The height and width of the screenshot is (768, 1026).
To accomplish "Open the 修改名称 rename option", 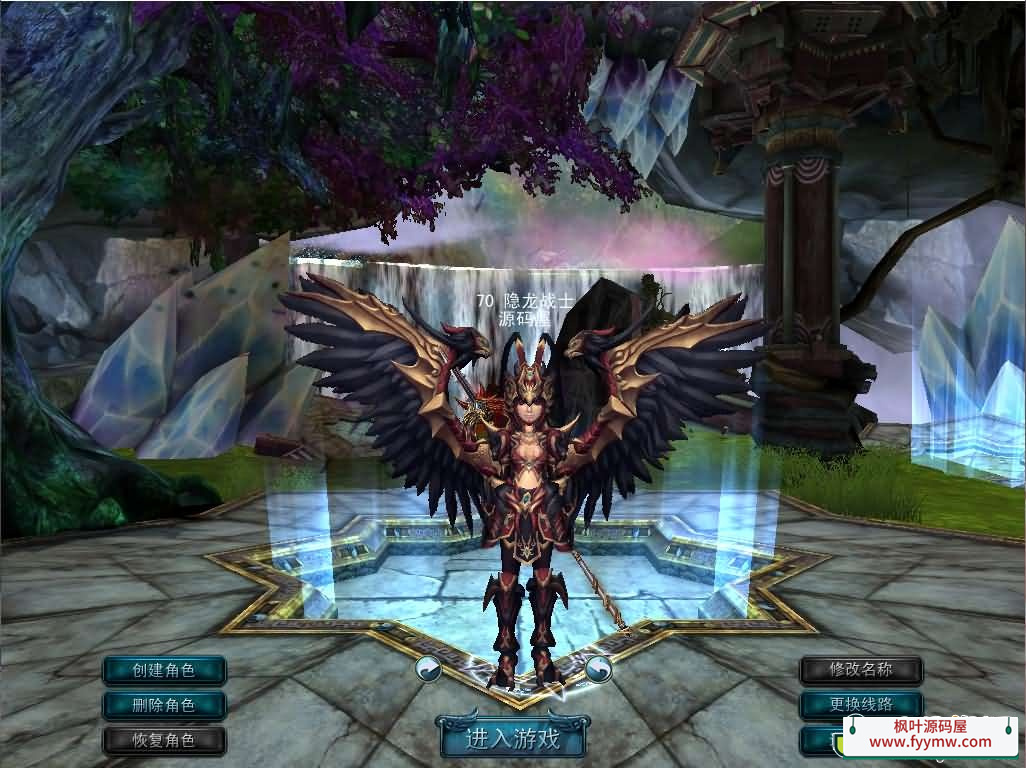I will pos(861,670).
